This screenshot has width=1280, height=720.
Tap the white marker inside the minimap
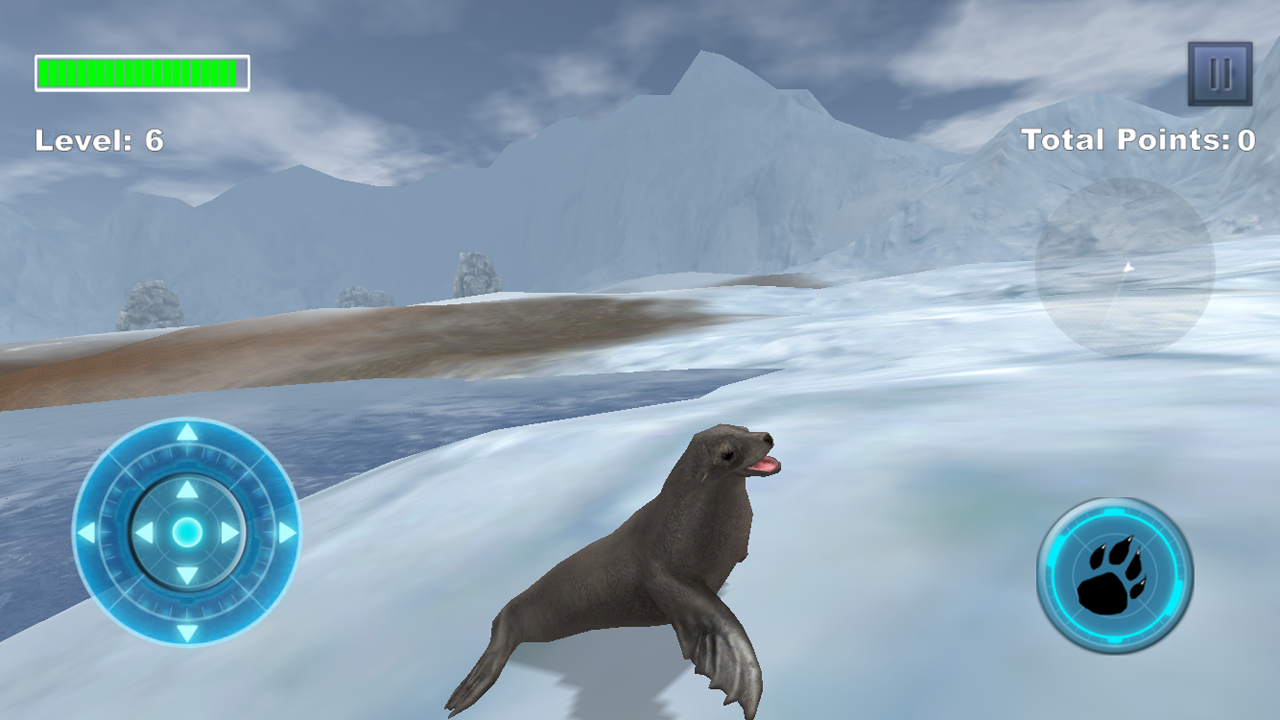tap(1128, 268)
